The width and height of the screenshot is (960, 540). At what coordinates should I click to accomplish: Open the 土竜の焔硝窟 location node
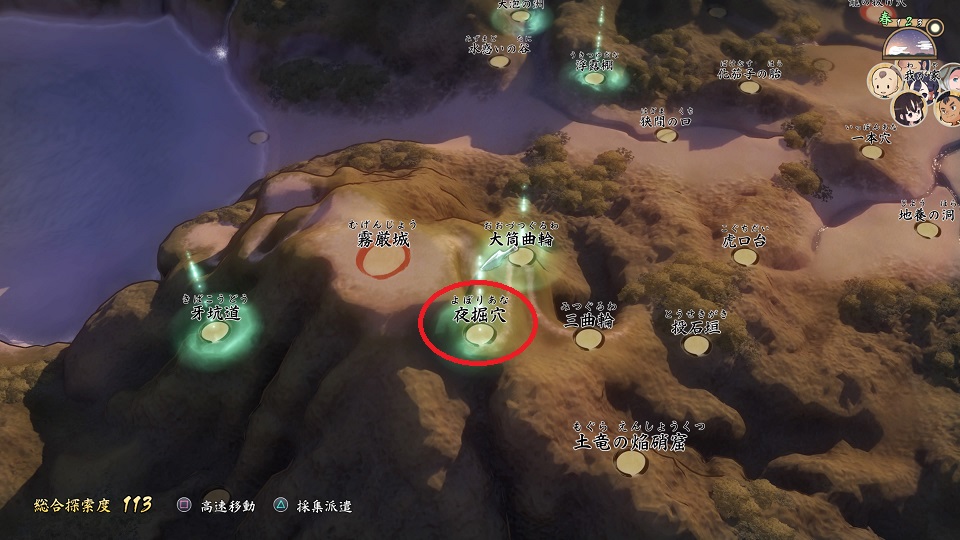pos(629,462)
